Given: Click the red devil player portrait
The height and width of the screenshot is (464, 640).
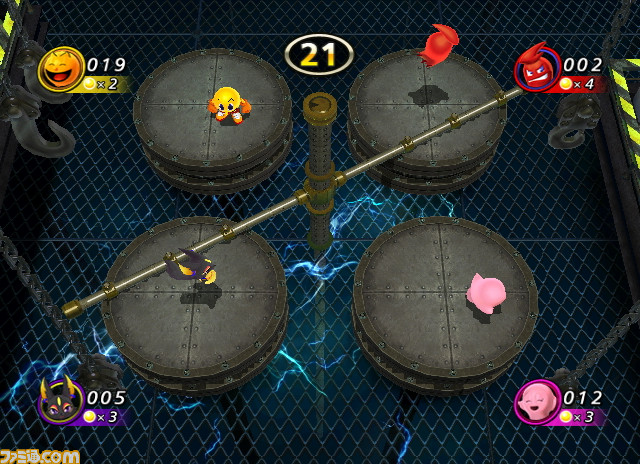Looking at the screenshot, I should click(x=536, y=69).
